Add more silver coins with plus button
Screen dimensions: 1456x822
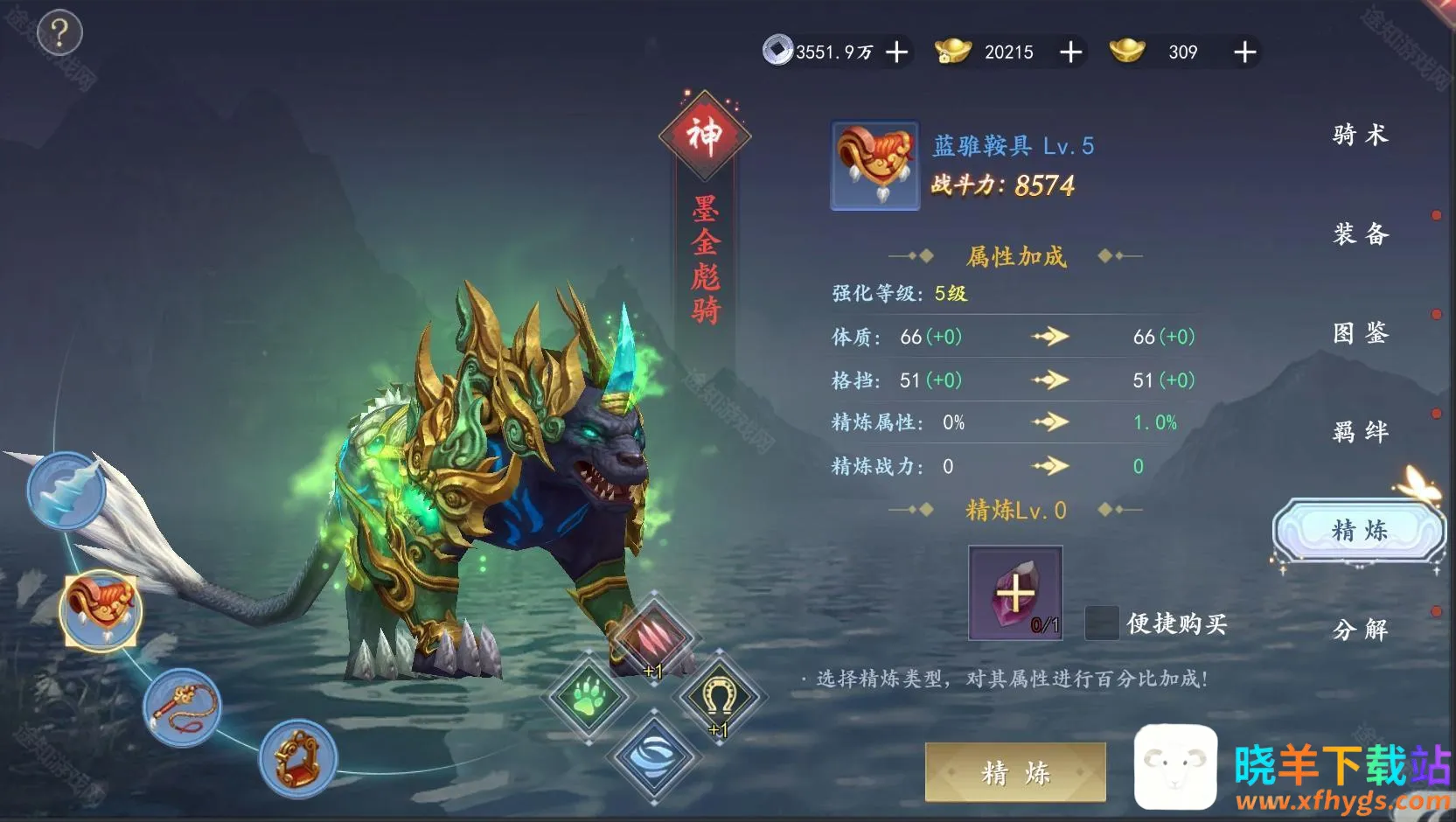(896, 52)
